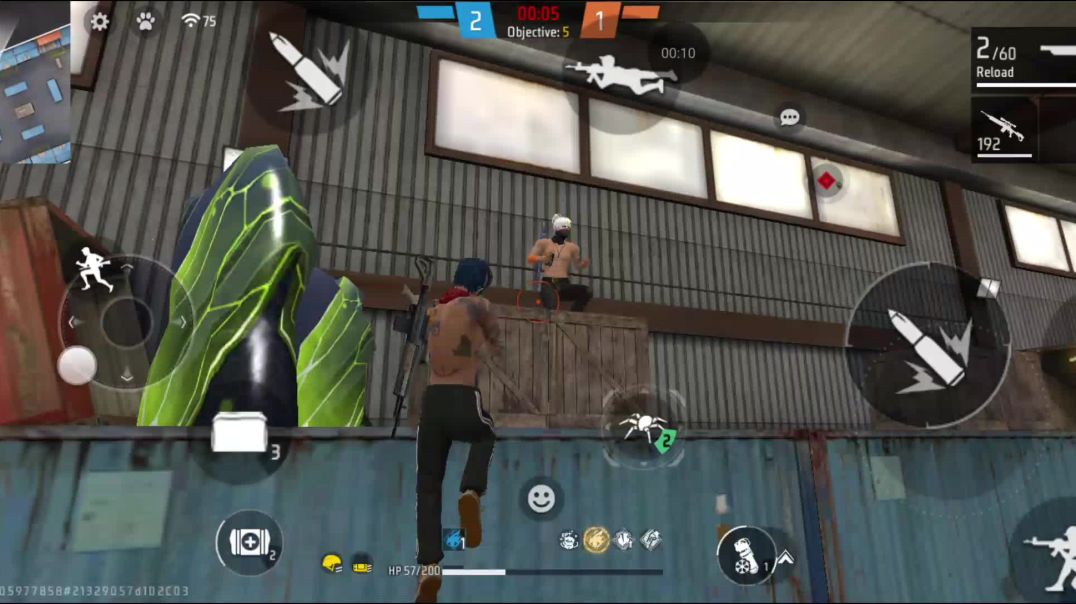Viewport: 1076px width, 604px height.
Task: Toggle the sprint running-man icon
Action: coord(95,270)
